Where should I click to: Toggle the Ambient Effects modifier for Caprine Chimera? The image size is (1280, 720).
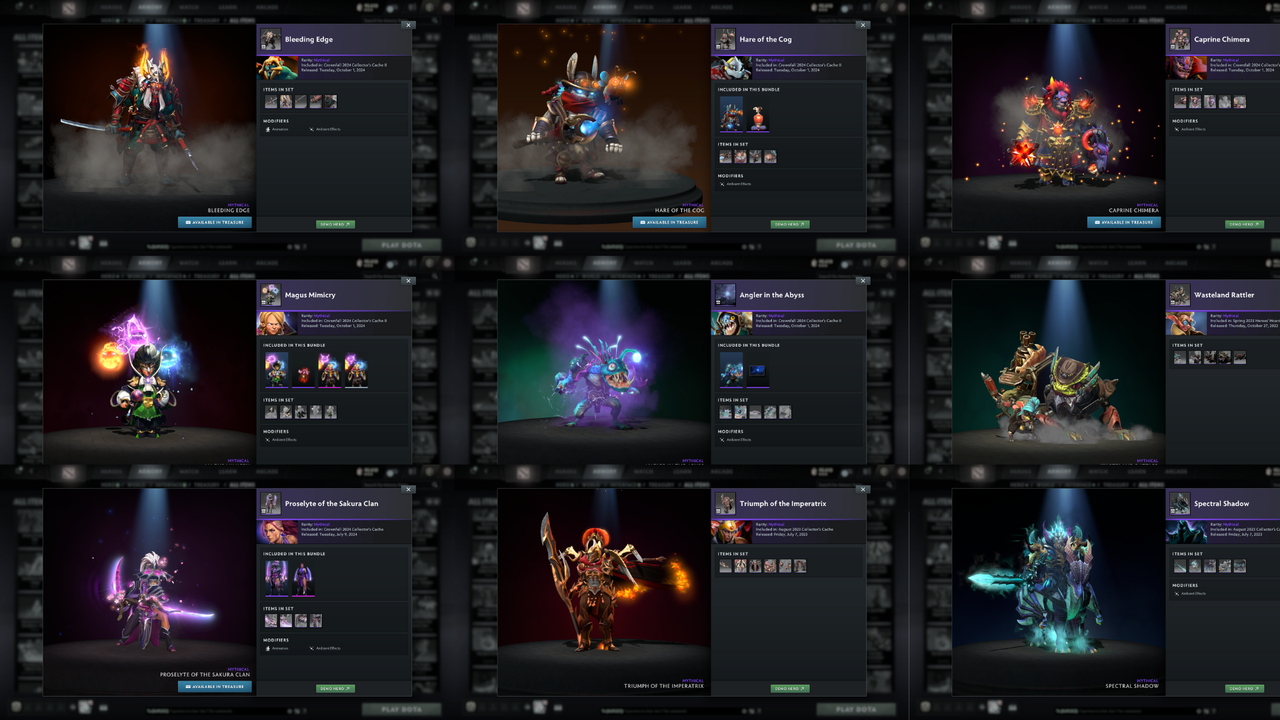[x=1190, y=130]
